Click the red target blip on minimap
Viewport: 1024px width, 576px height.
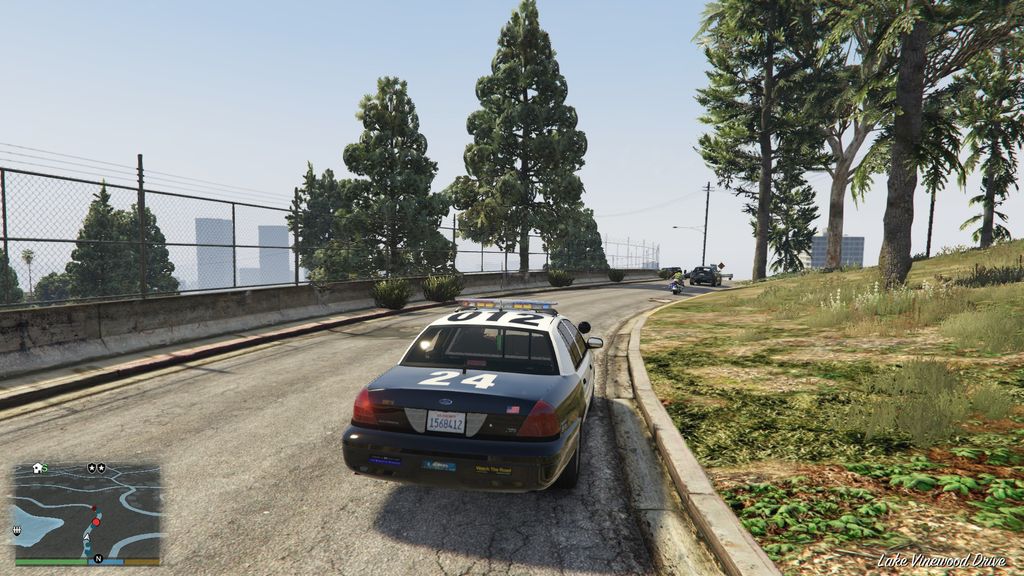[x=96, y=521]
